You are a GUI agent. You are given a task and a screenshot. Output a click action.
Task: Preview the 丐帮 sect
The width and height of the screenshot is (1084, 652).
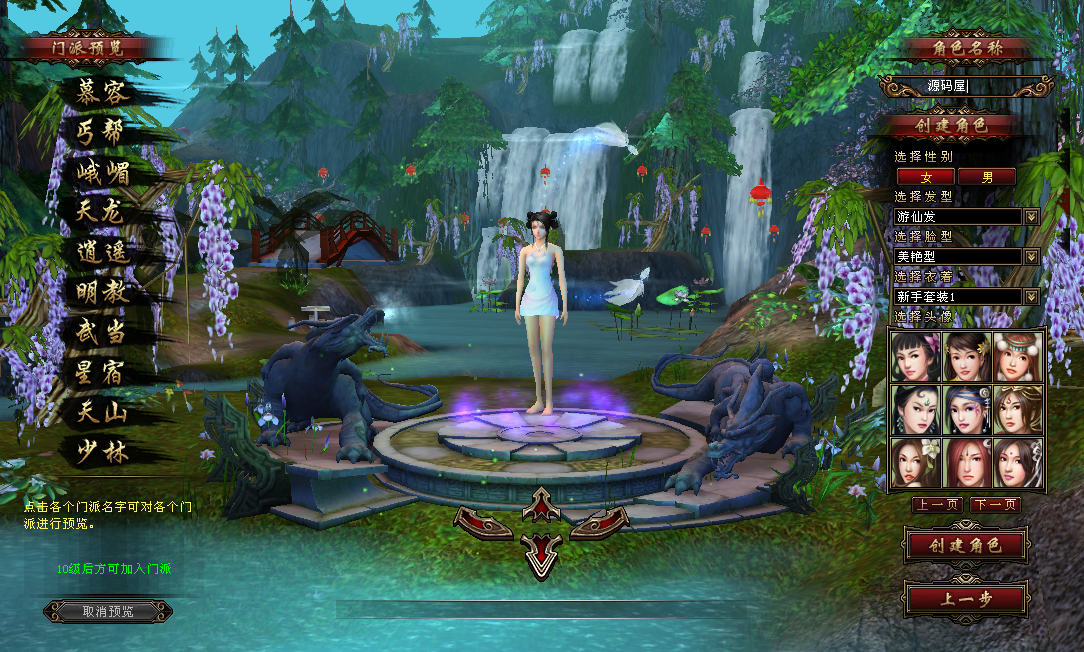pos(102,131)
